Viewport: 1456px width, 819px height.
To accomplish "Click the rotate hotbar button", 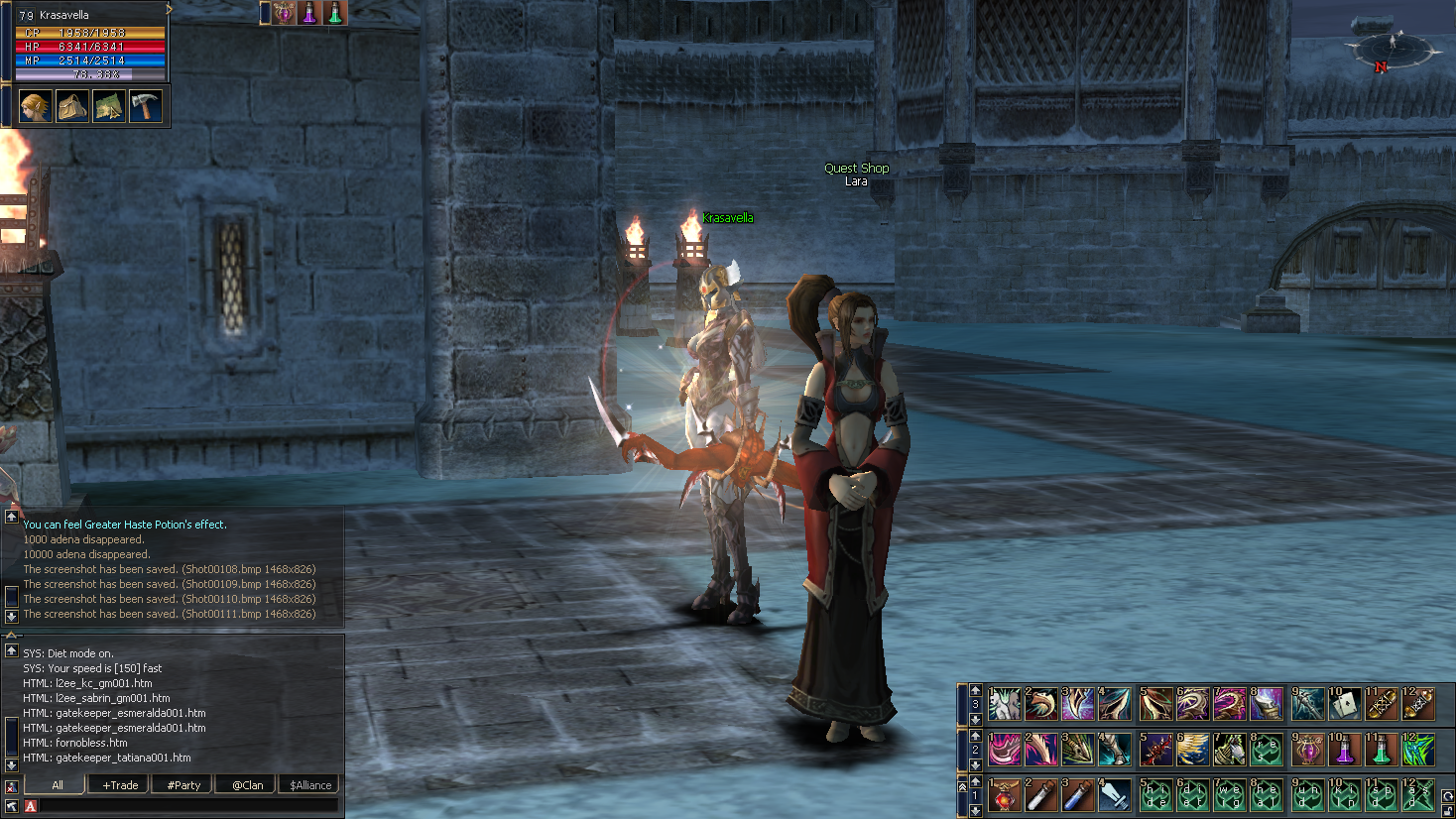I will pyautogui.click(x=1447, y=796).
